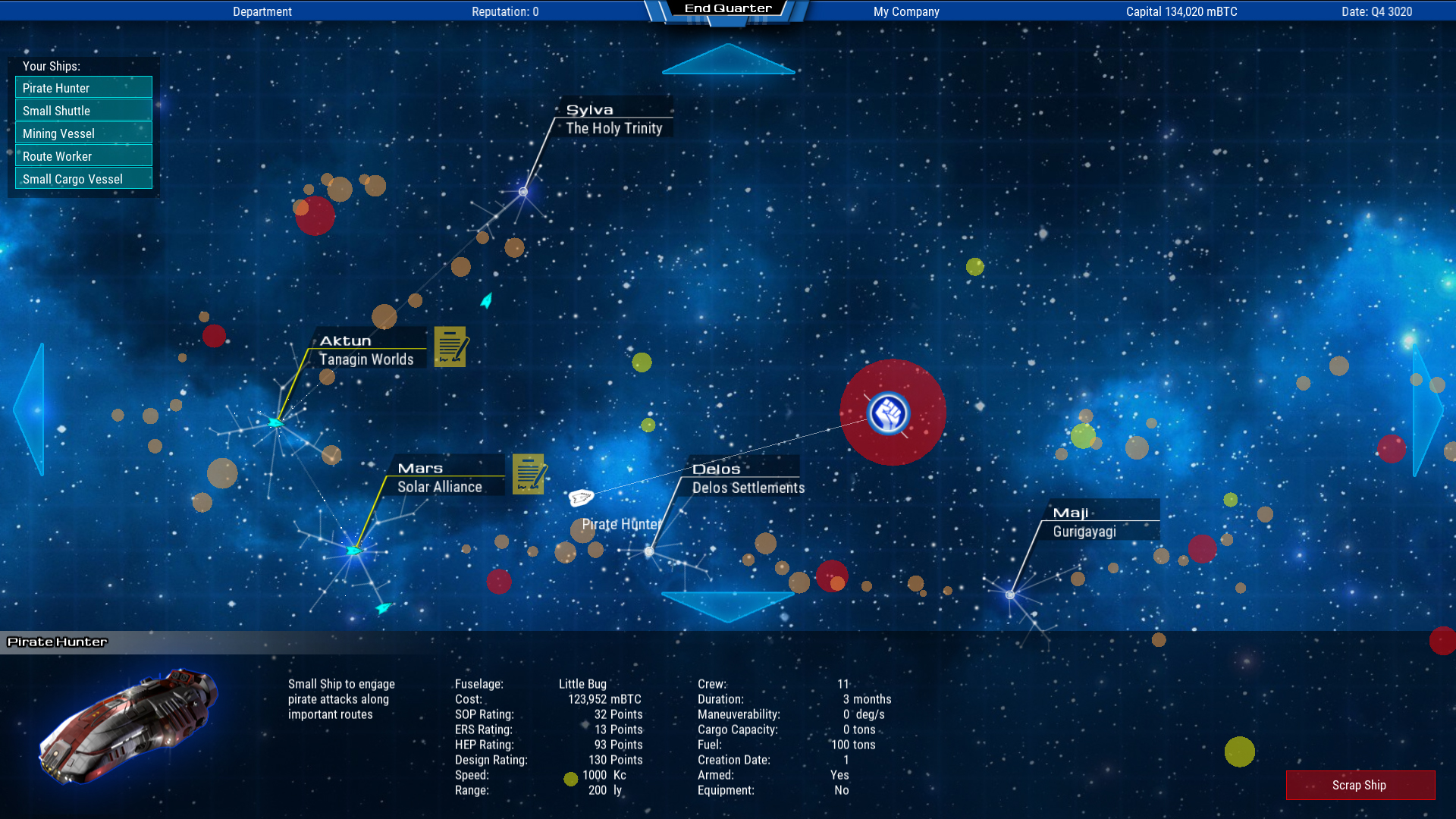1456x819 pixels.
Task: Open the My Company menu
Action: (x=905, y=11)
